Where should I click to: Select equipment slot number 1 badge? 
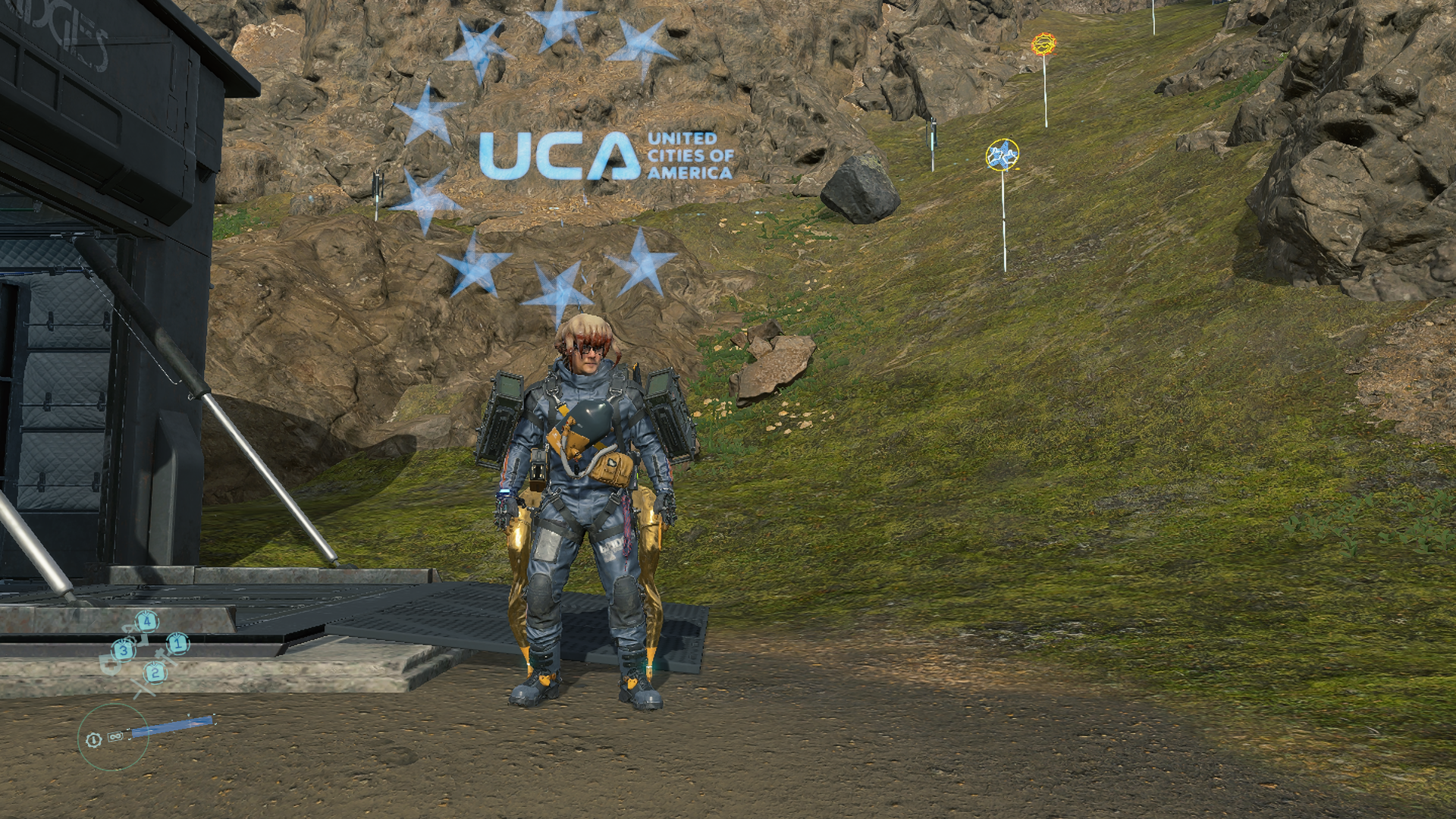[177, 644]
